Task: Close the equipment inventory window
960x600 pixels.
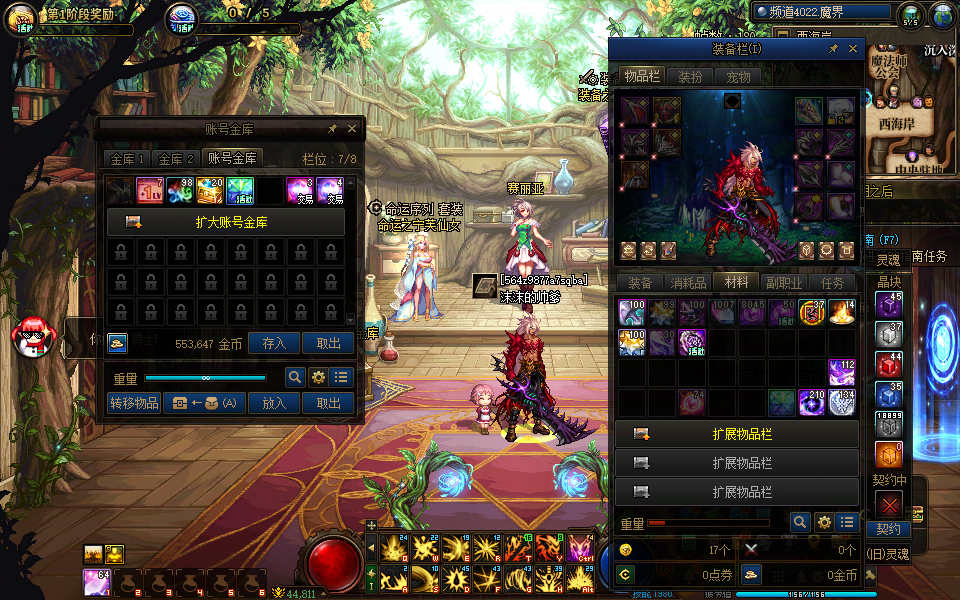Action: (x=853, y=48)
